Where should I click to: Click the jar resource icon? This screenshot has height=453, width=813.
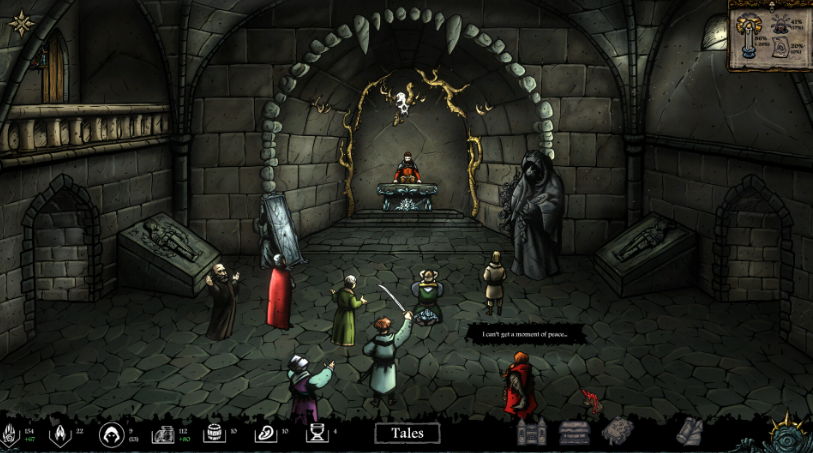click(163, 434)
